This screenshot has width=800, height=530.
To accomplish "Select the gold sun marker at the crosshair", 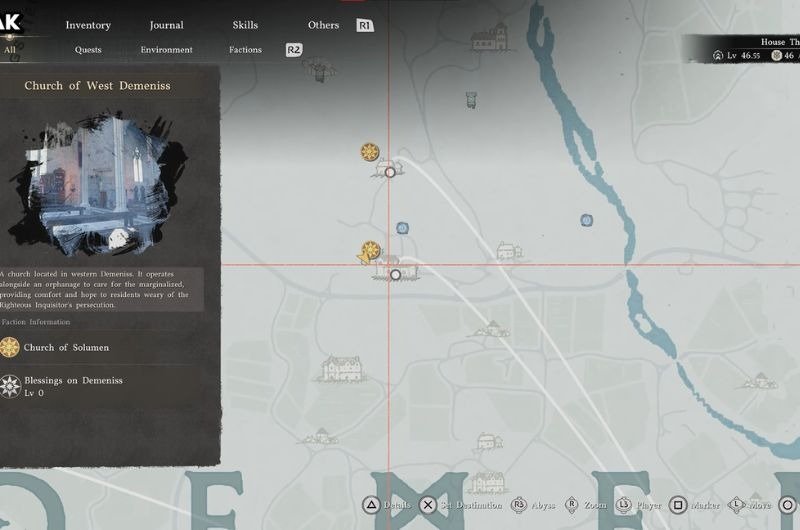I will (x=371, y=250).
